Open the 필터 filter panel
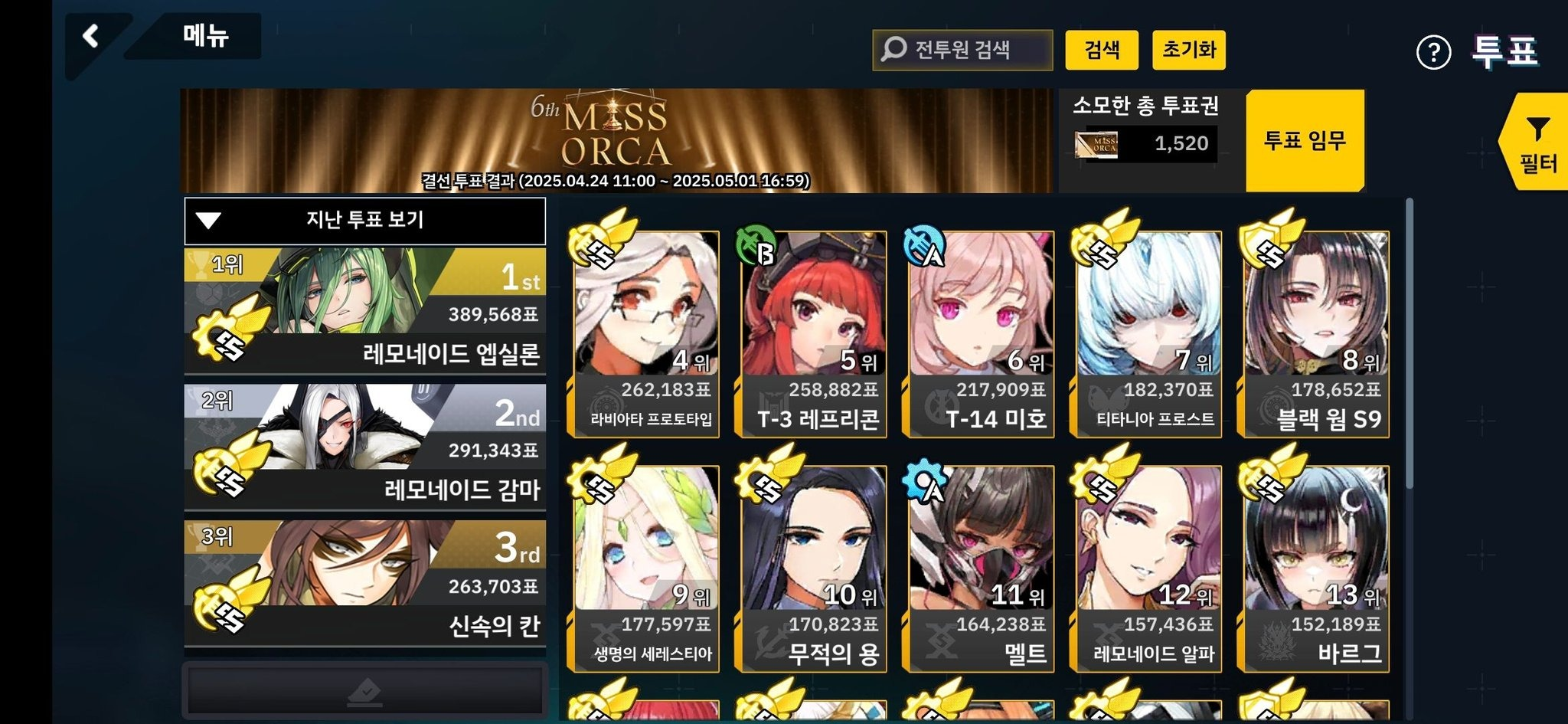Screen dimensions: 1568x724 pos(1537,143)
